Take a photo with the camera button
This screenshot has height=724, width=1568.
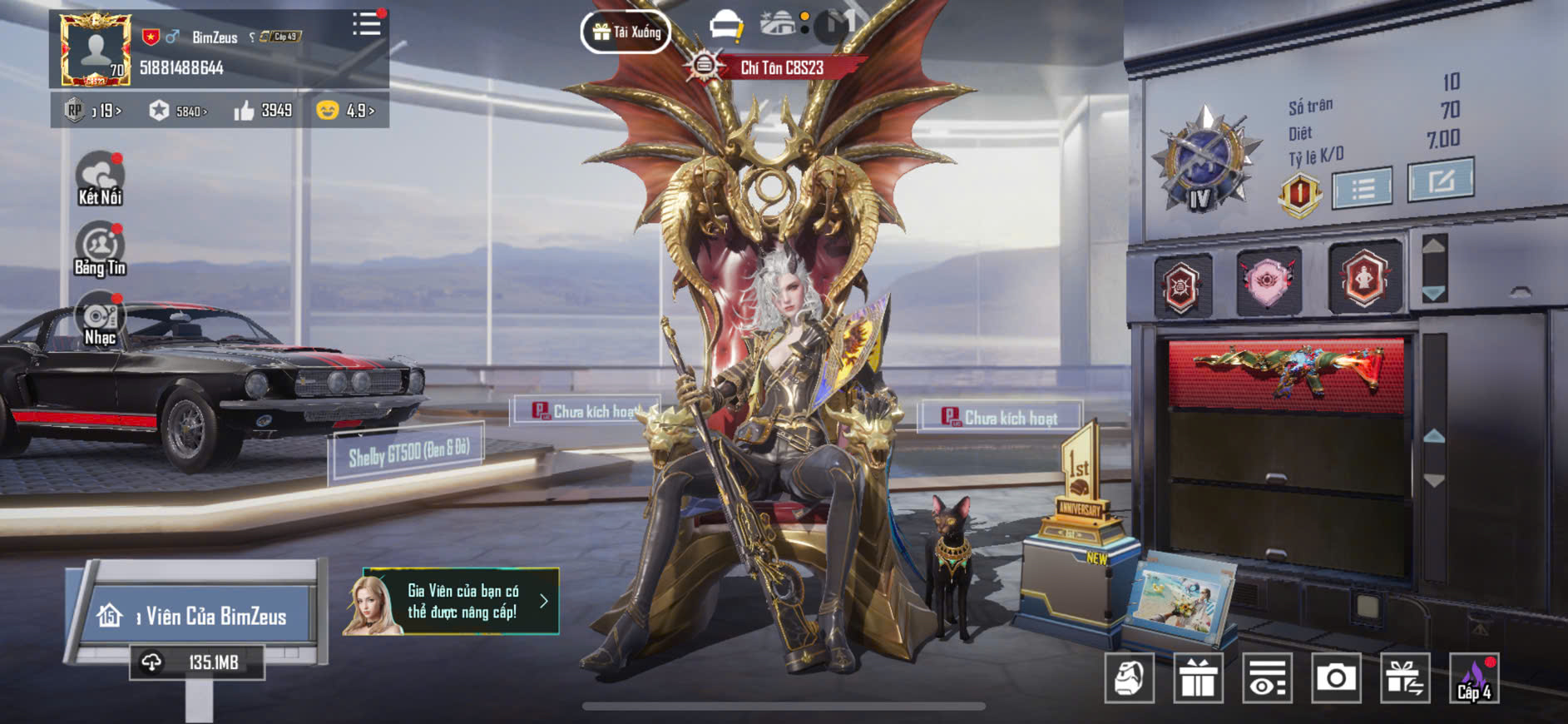[x=1336, y=678]
